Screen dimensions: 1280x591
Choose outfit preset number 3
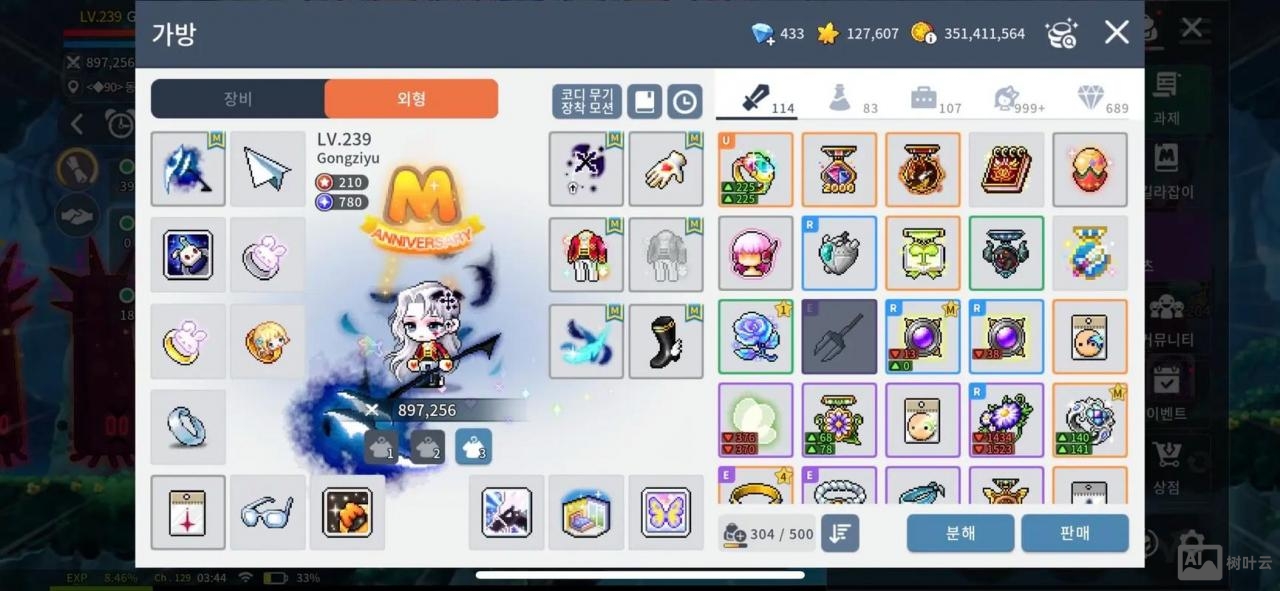pos(473,447)
